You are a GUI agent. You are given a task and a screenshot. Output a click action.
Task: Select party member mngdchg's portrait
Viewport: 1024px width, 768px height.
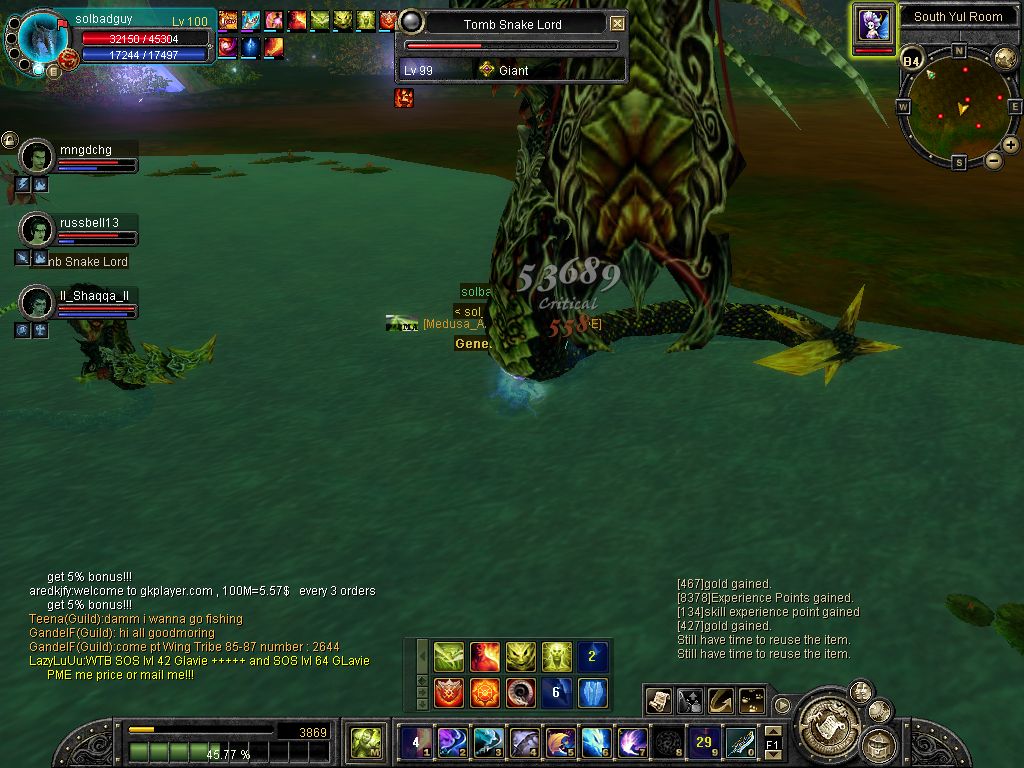pyautogui.click(x=36, y=158)
